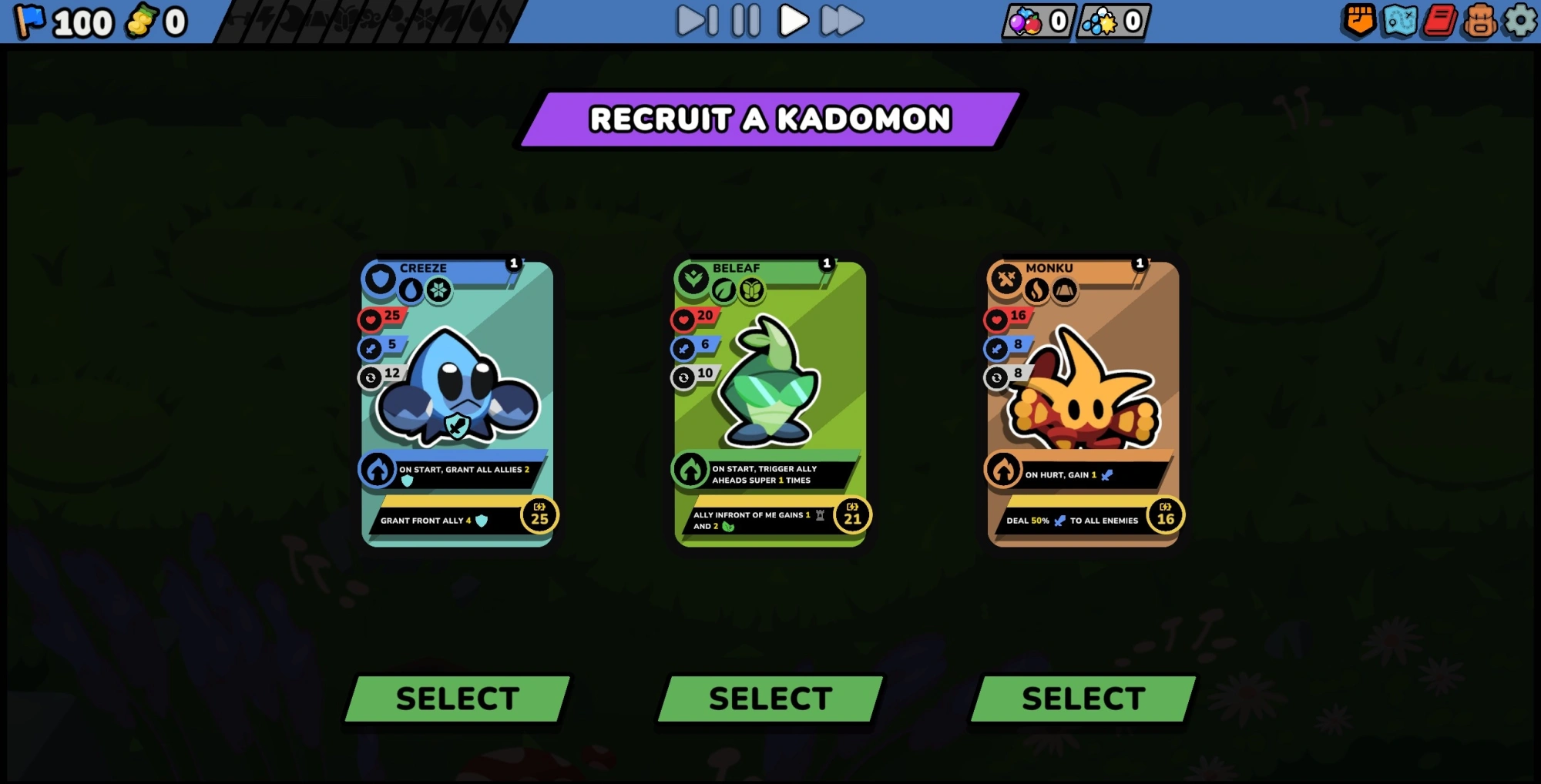
Task: Click the droplets and star counter
Action: pos(1113,22)
